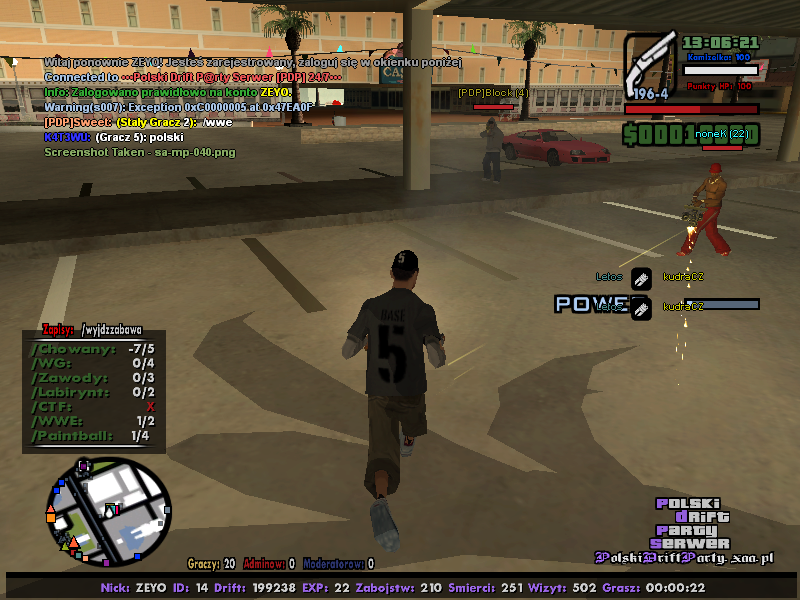Select the /Paintball event row
800x600 pixels.
[93, 436]
